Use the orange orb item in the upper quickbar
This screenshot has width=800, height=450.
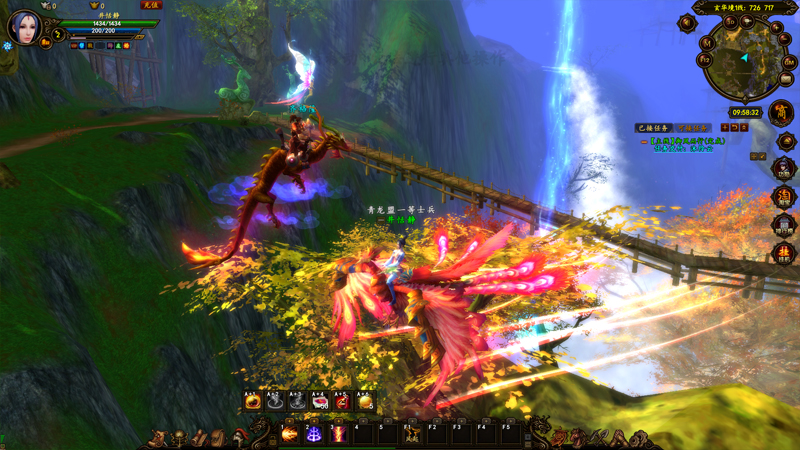tap(253, 401)
